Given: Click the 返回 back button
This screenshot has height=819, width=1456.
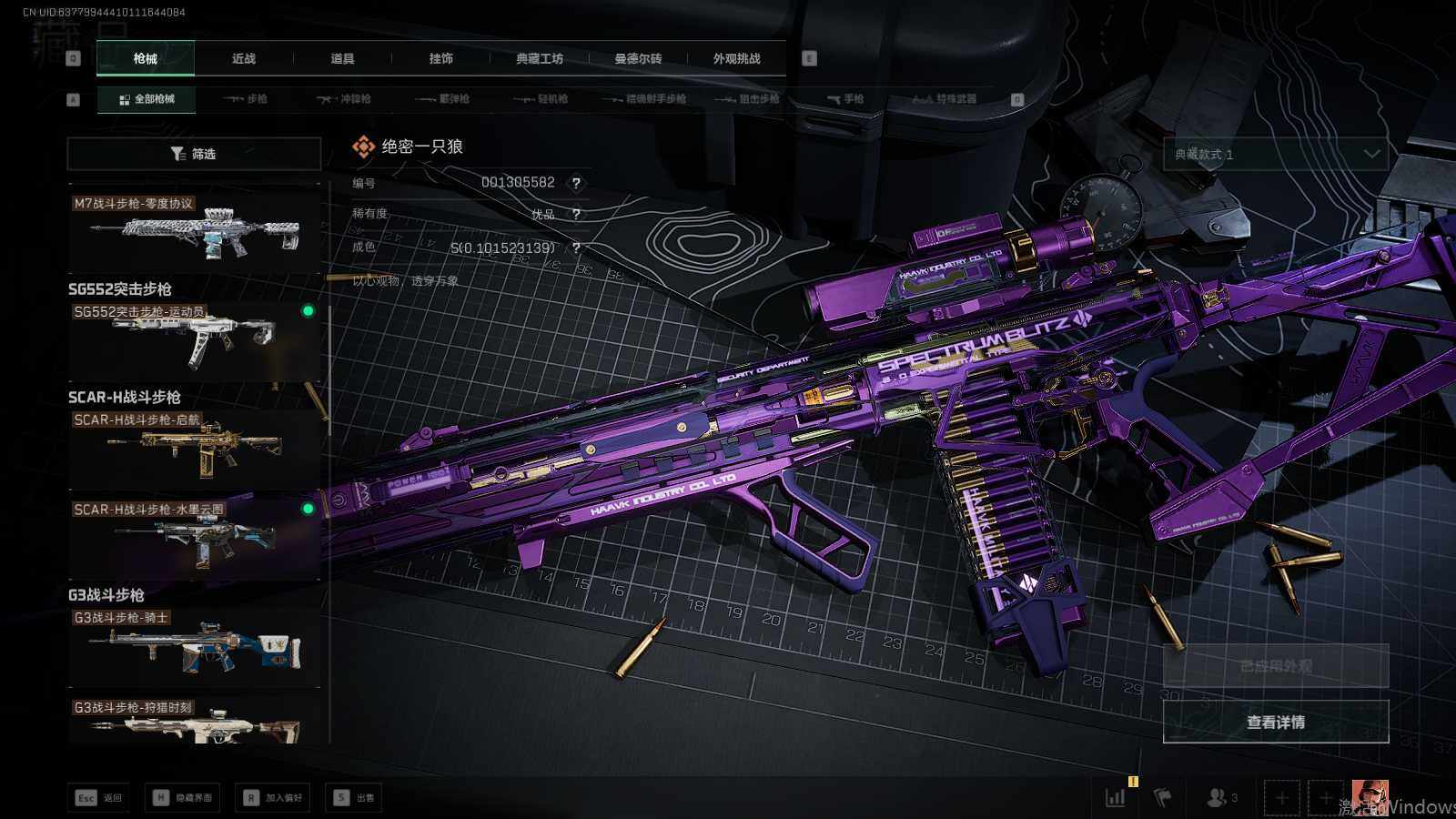Looking at the screenshot, I should click(99, 798).
